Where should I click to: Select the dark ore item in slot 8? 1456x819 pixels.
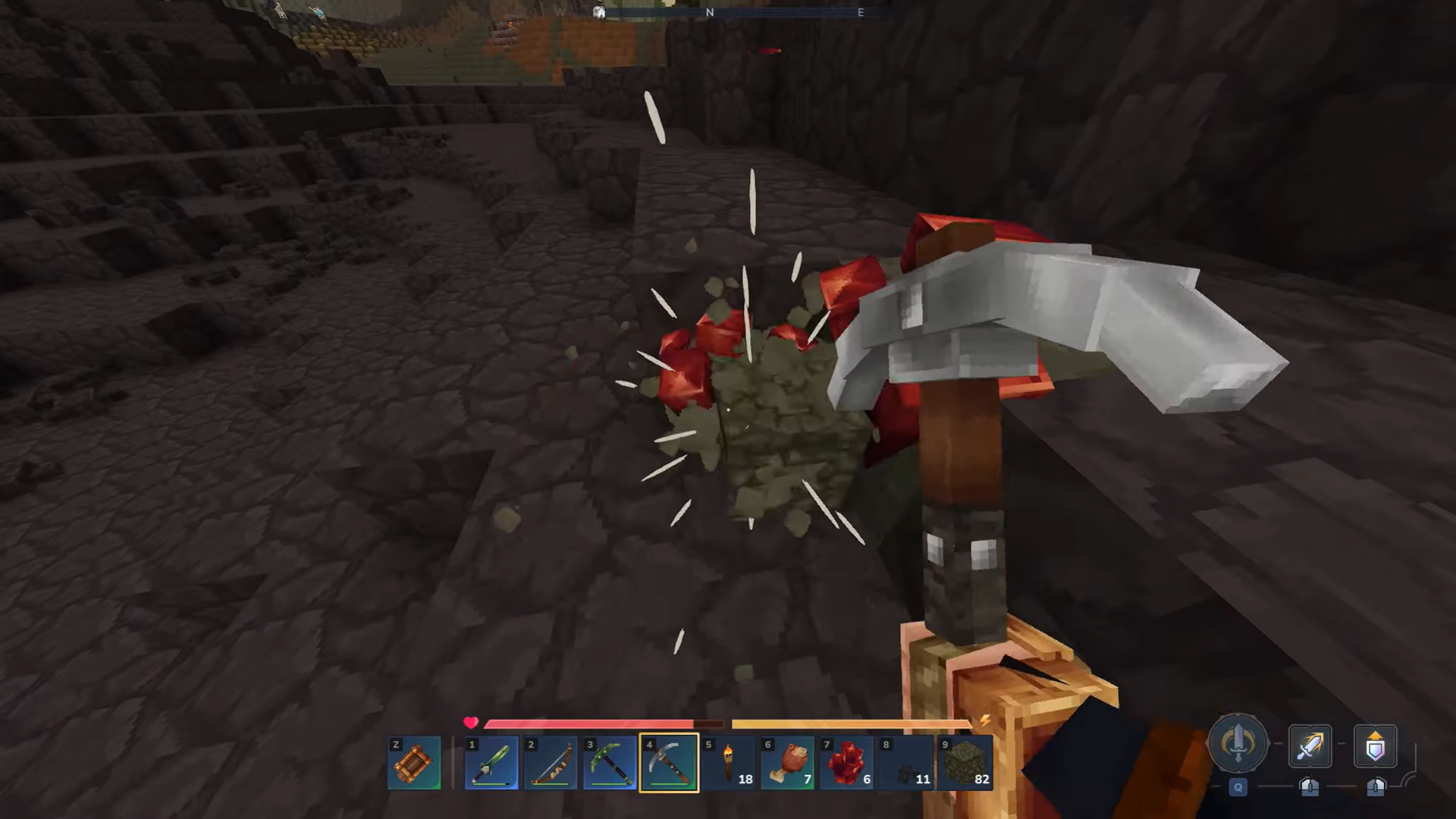[x=905, y=762]
